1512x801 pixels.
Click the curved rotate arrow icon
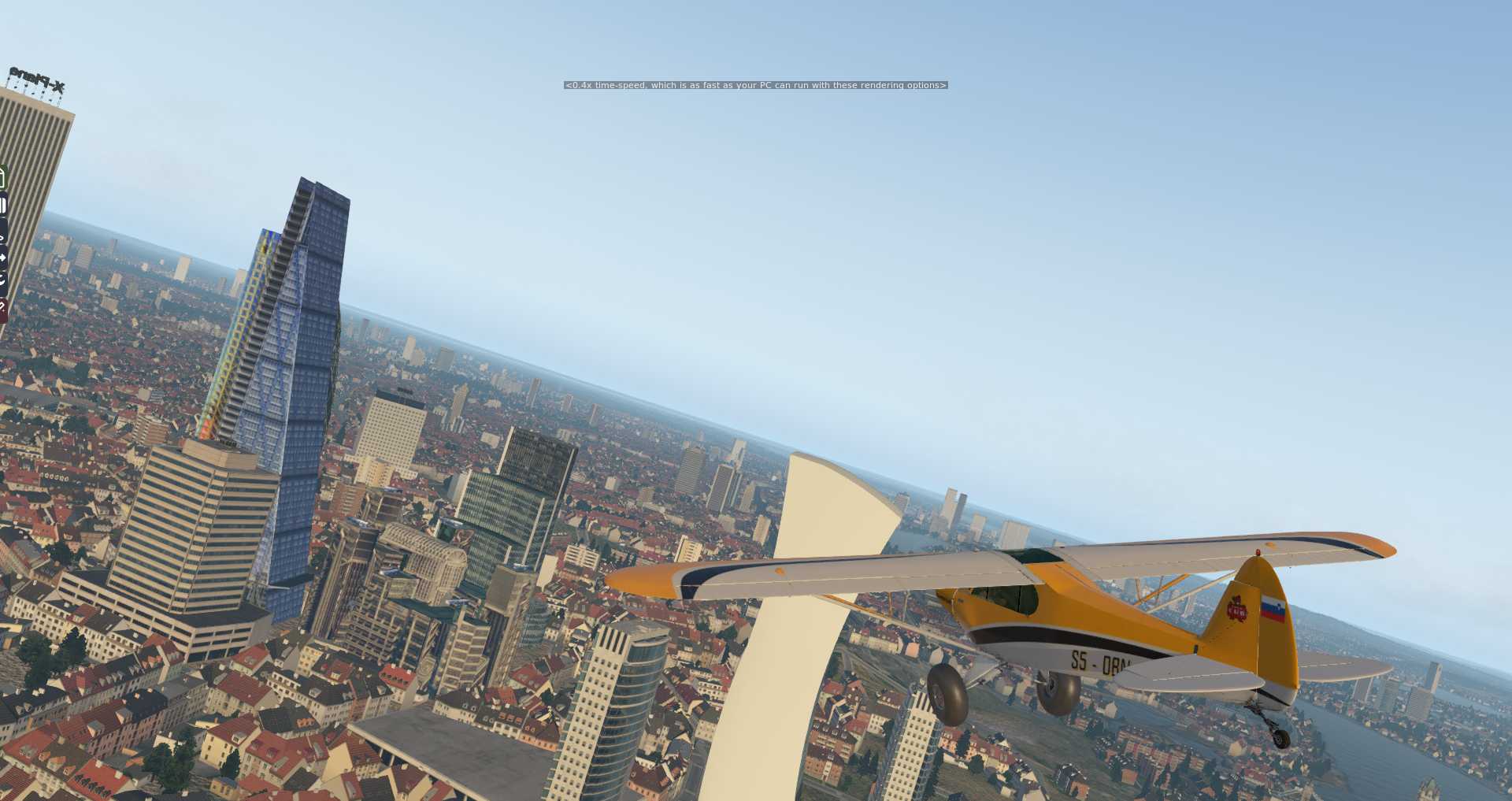pyautogui.click(x=2, y=280)
